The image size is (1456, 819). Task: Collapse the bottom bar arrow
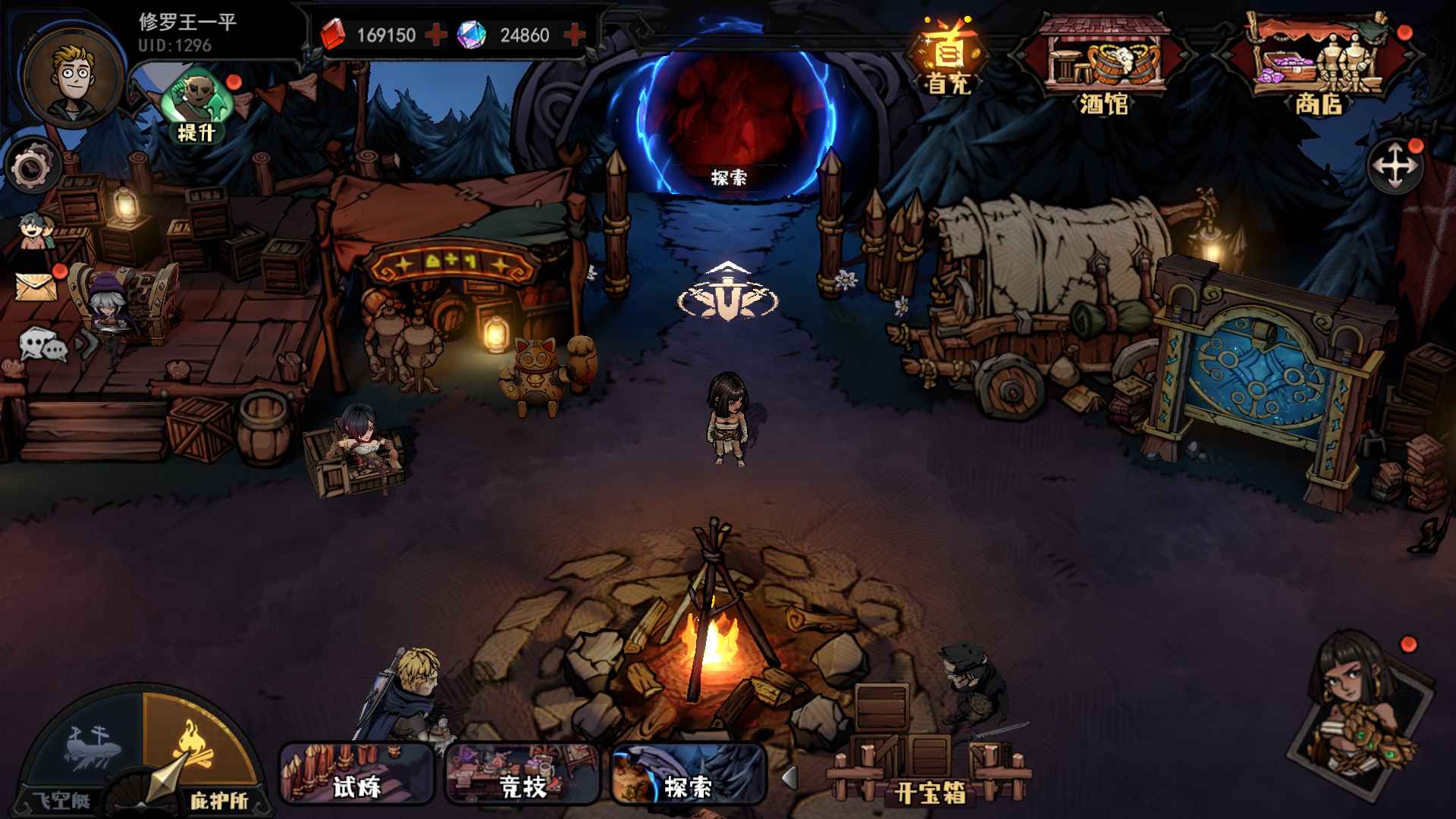(789, 777)
